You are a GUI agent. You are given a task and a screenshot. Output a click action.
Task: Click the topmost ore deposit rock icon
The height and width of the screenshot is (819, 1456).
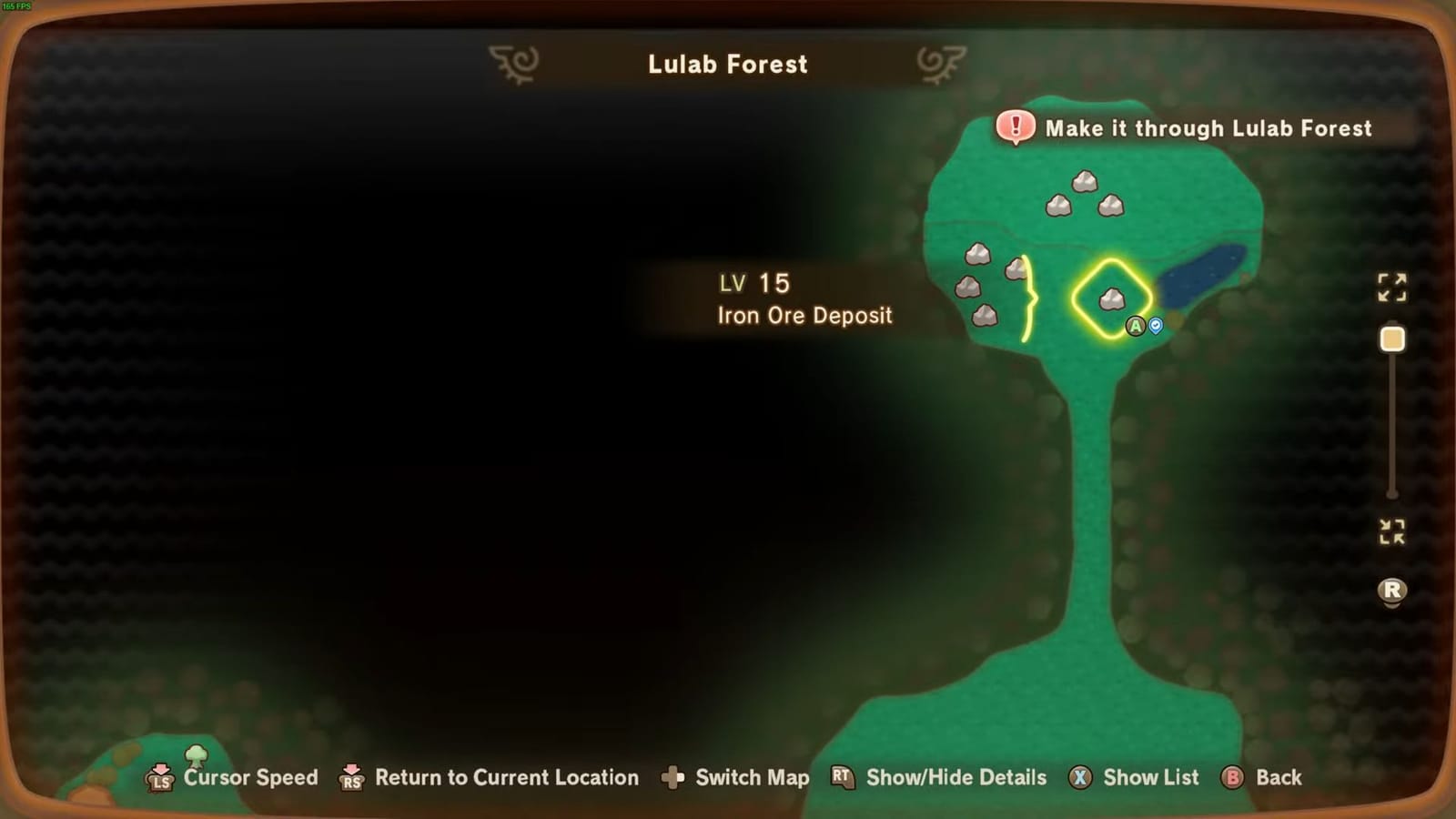point(1085,179)
